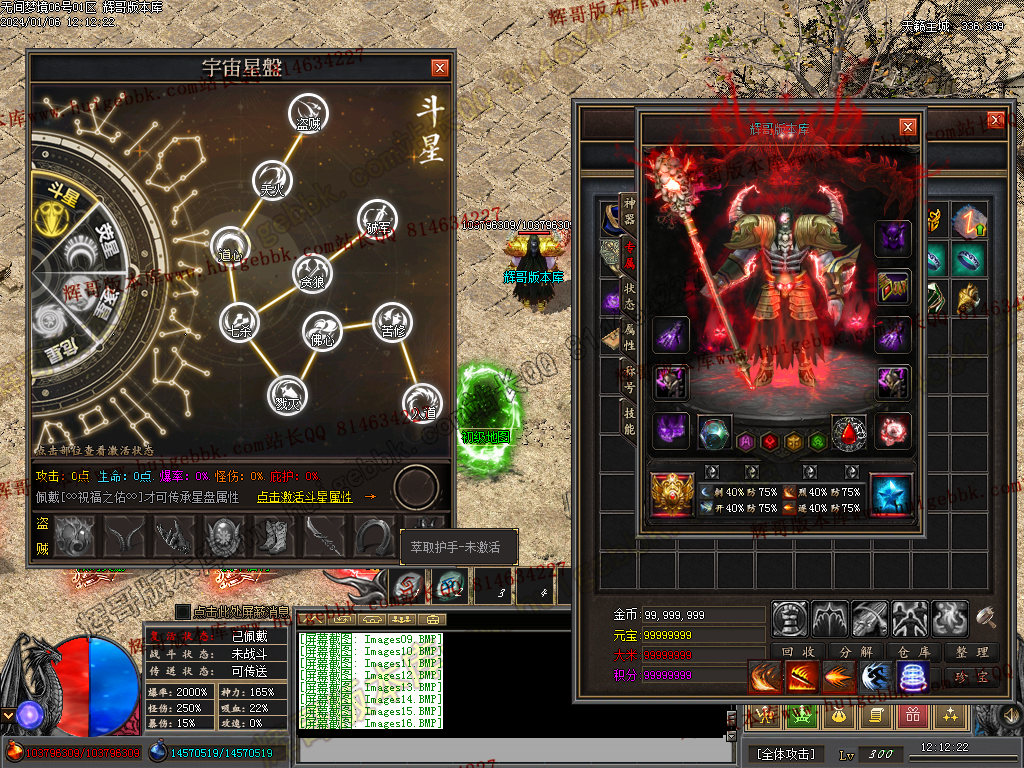
Task: Switch to the 神器 tab
Action: [628, 211]
